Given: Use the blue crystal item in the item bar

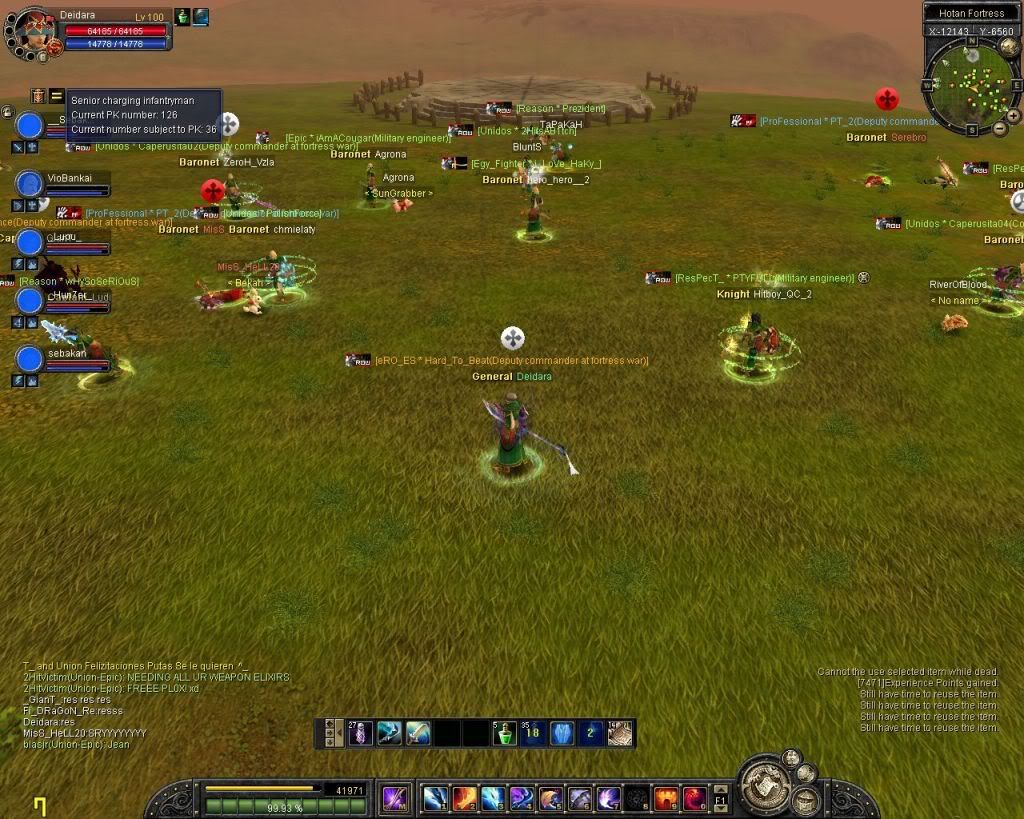Looking at the screenshot, I should pos(563,733).
